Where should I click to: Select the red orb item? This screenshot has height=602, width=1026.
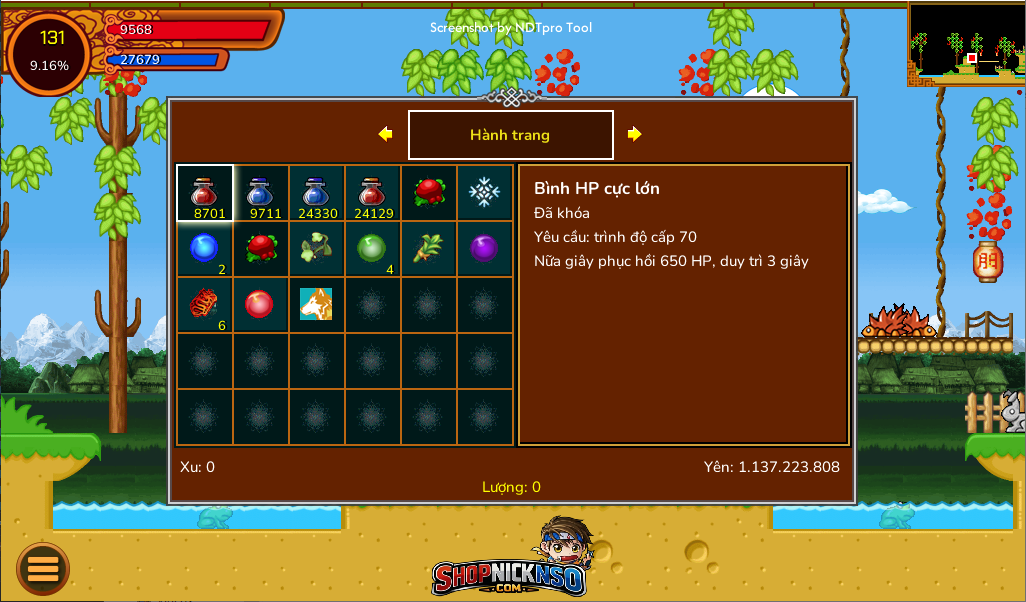coord(261,304)
